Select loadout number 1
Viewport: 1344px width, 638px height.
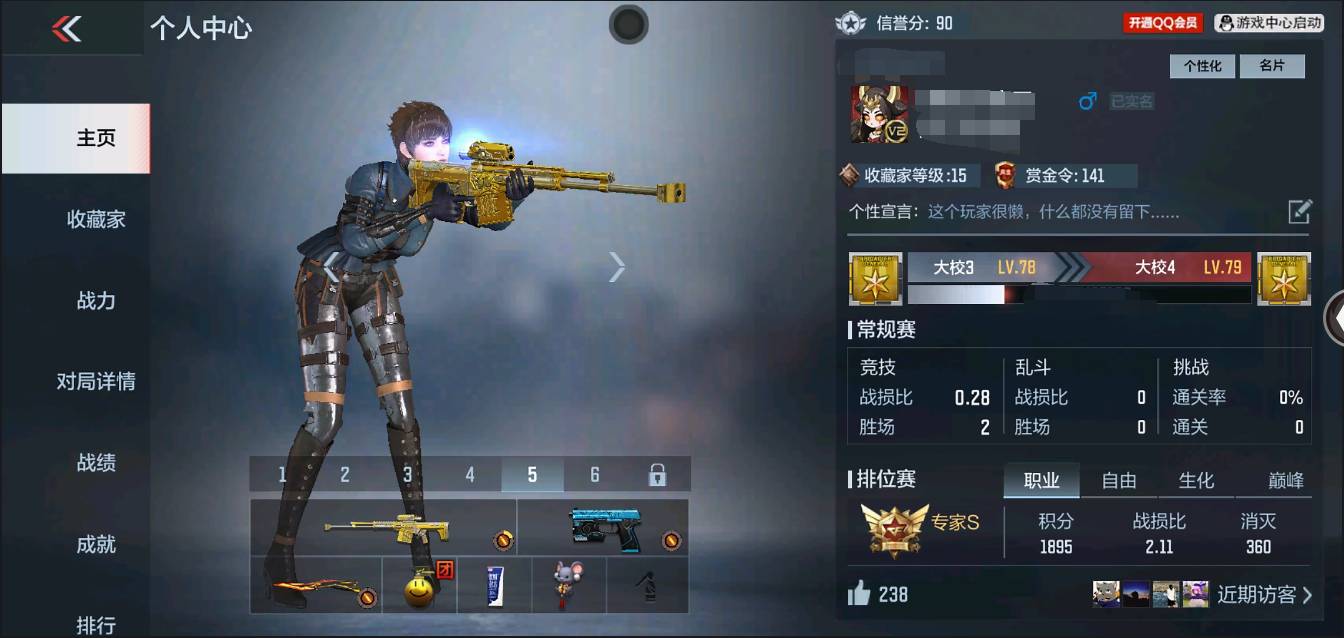coord(282,475)
